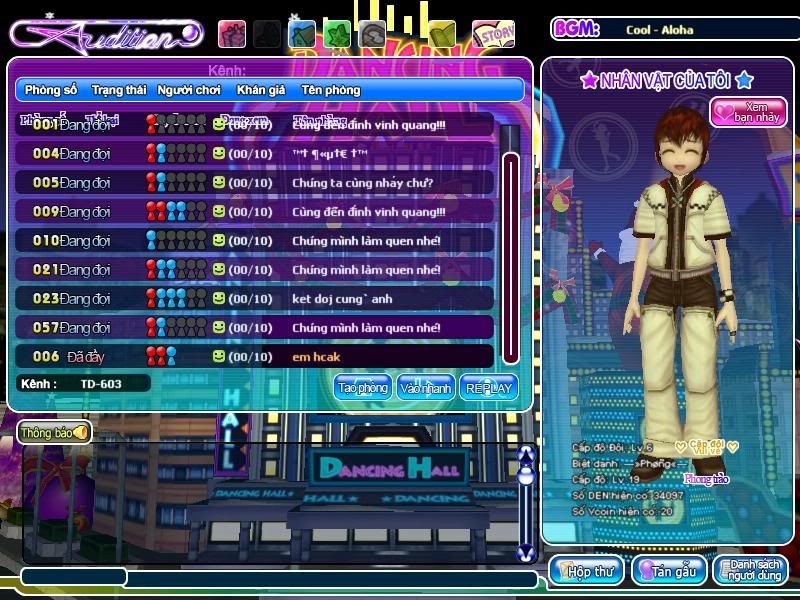The image size is (800, 600).
Task: Click Xem bạn nhảy heart button
Action: tap(749, 111)
